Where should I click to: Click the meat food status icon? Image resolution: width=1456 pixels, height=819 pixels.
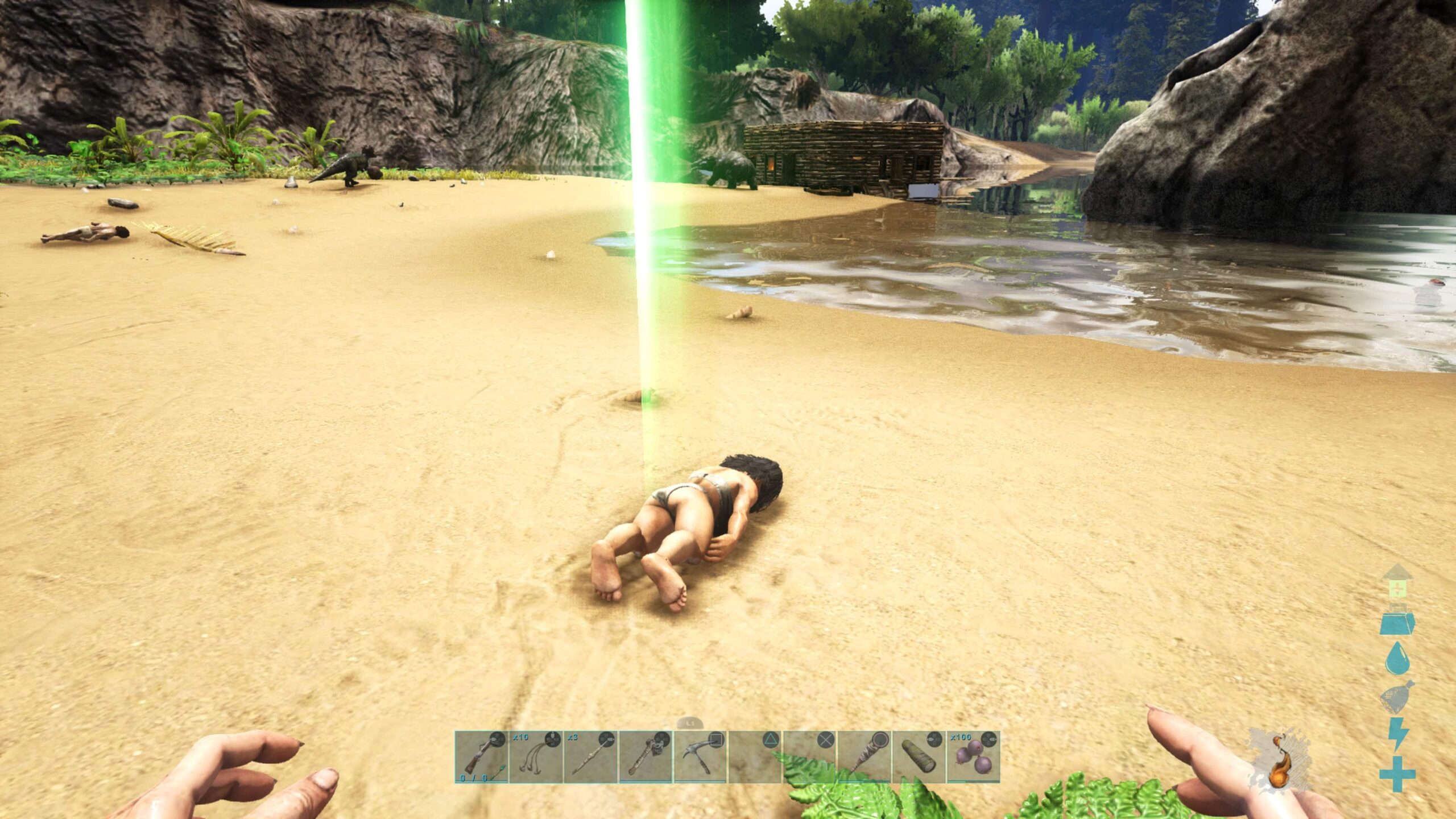1397,697
